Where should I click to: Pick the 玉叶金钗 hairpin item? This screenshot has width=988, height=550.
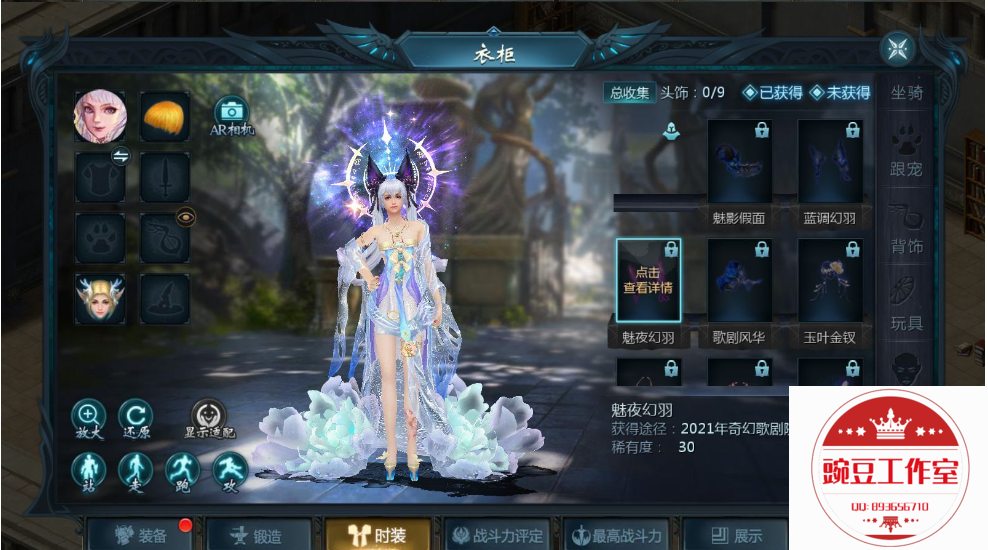click(830, 281)
